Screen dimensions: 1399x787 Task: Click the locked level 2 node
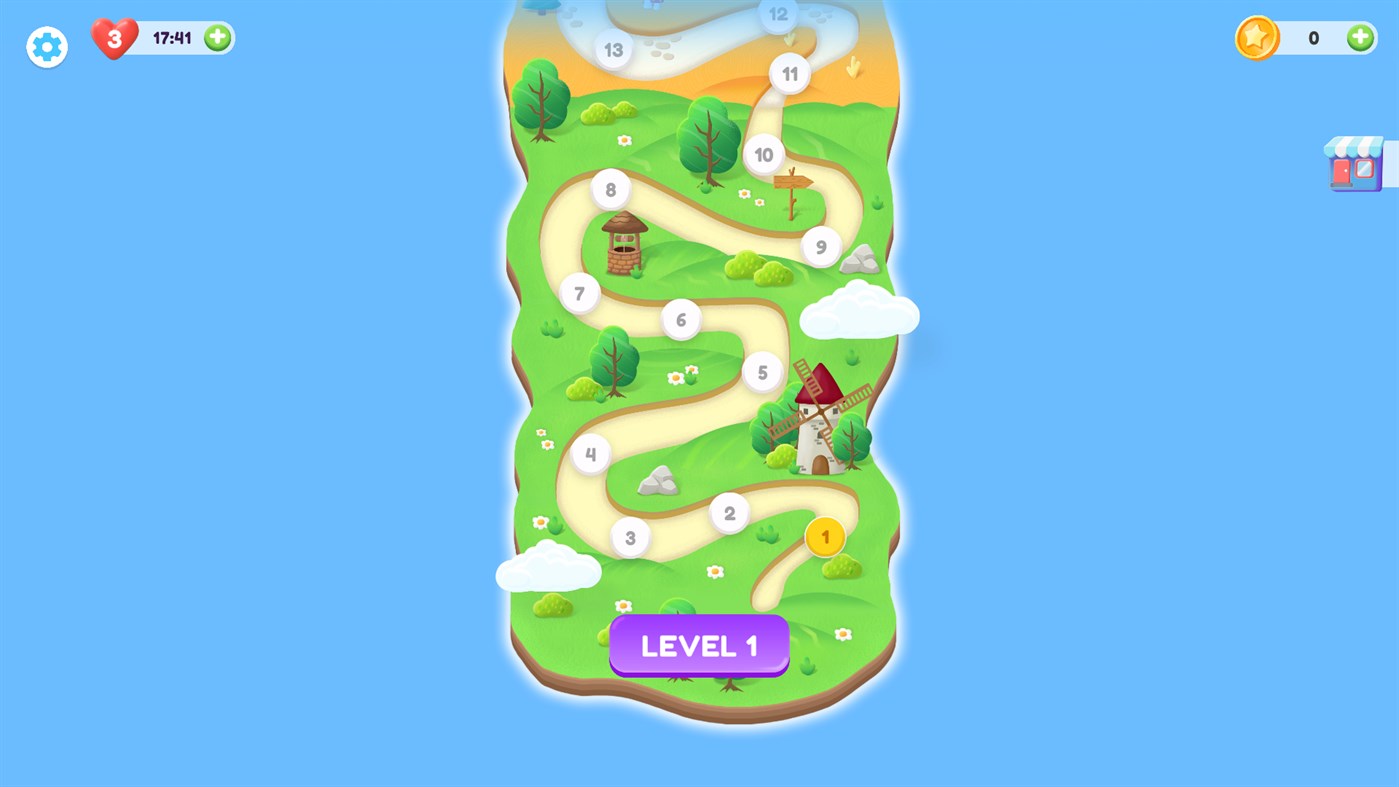(x=729, y=512)
